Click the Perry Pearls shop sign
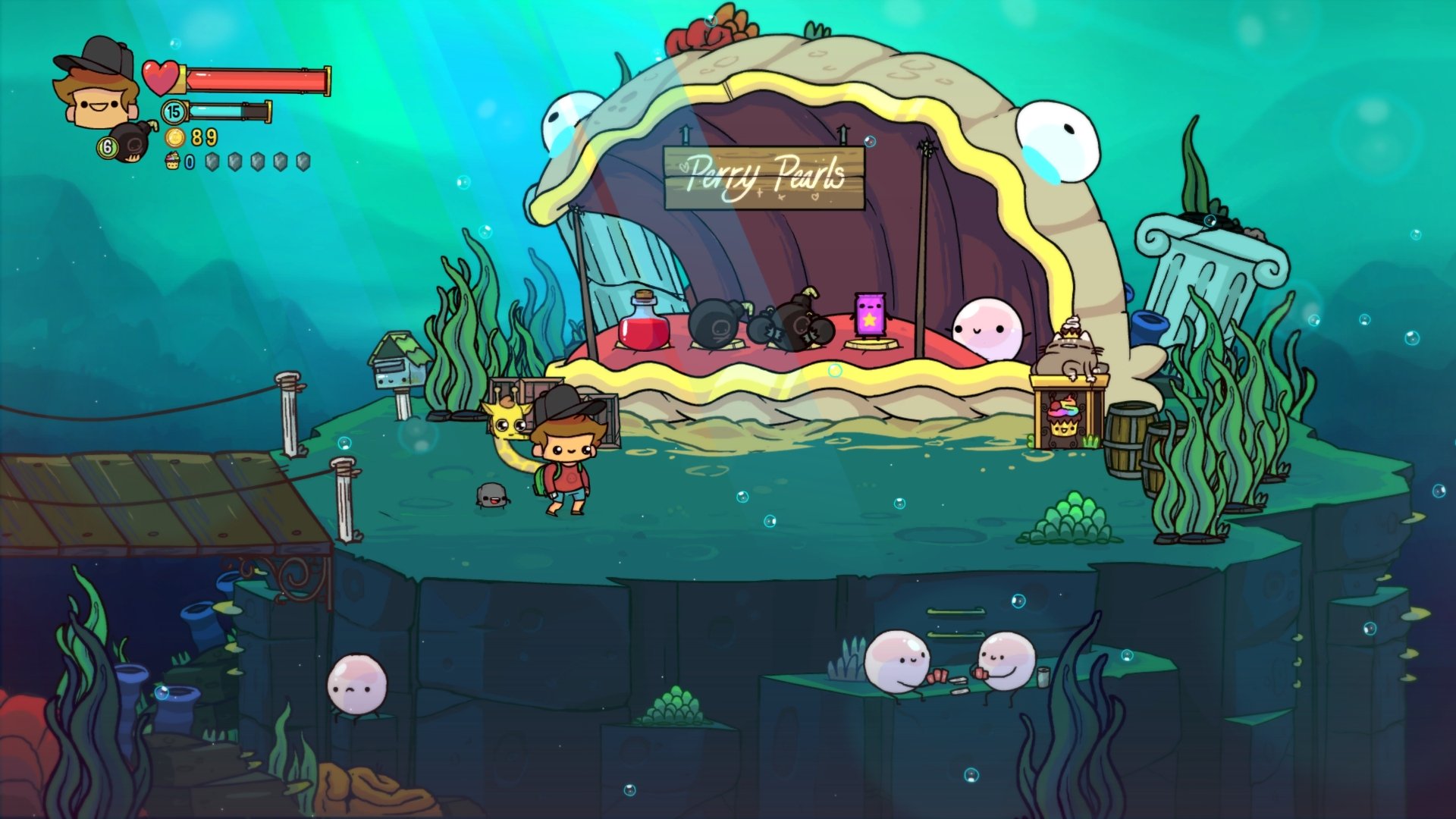1456x819 pixels. point(762,176)
